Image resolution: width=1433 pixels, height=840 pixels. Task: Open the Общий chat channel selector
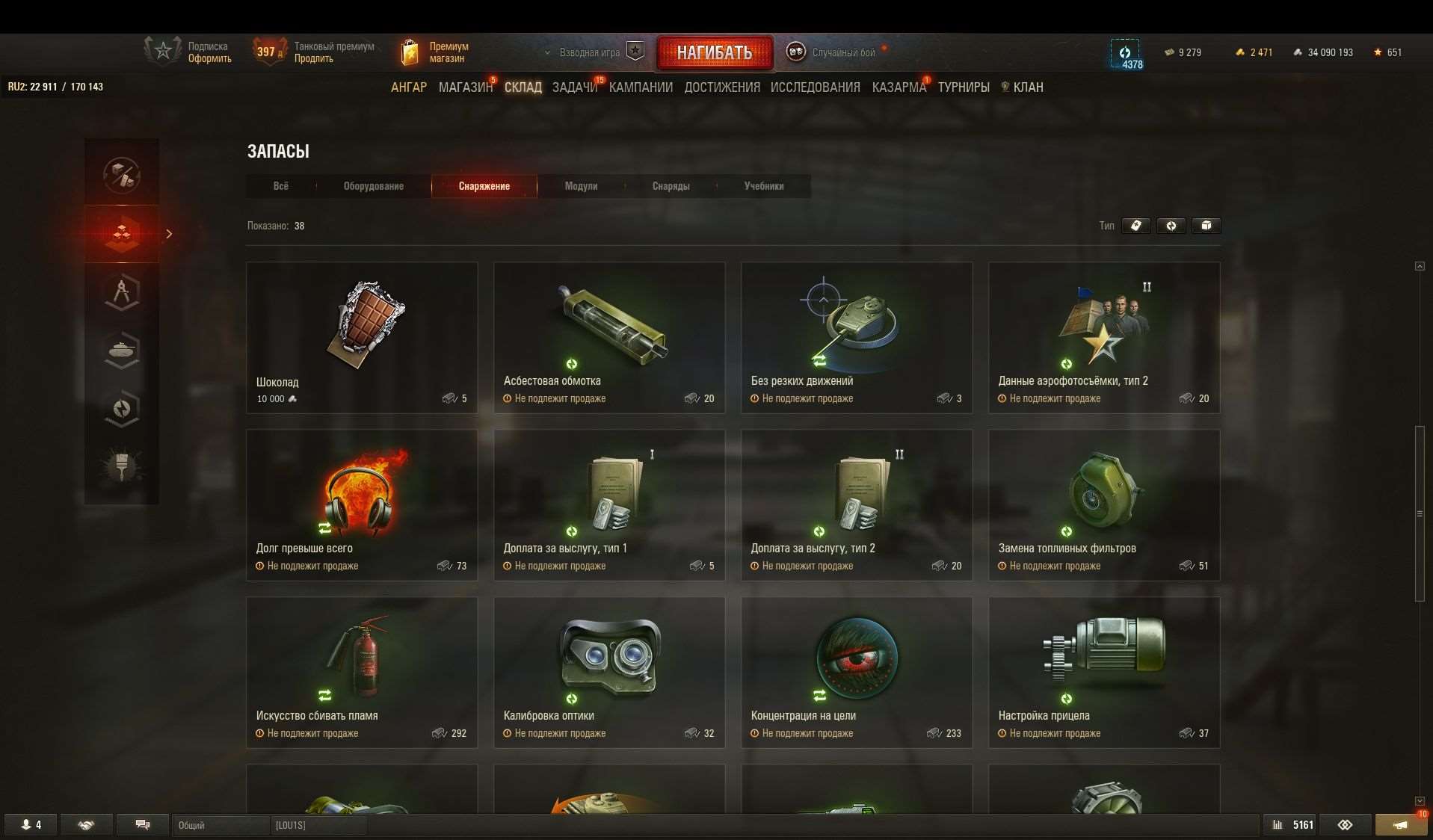pos(221,826)
